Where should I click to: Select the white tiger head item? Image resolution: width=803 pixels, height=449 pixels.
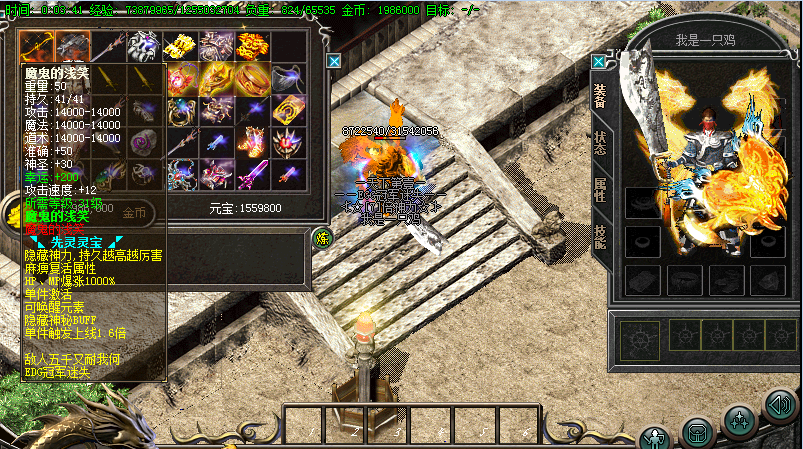tap(145, 46)
